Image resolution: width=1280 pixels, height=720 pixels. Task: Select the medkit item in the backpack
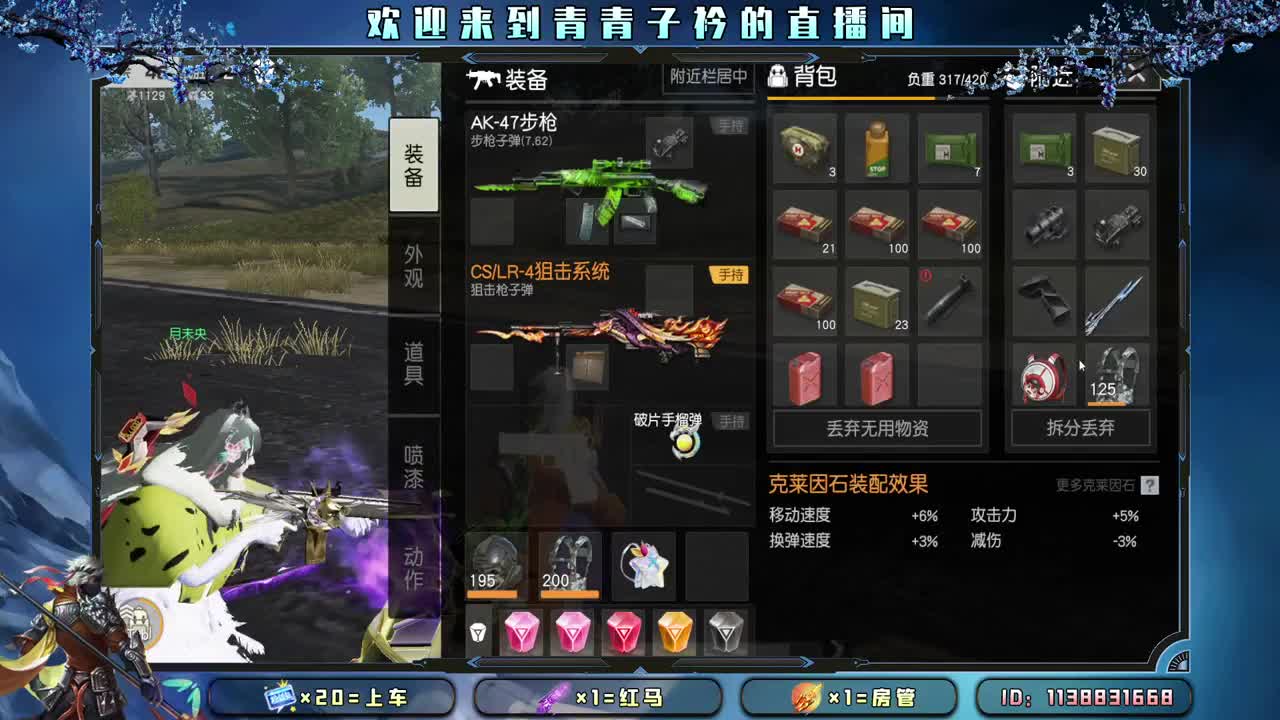(x=806, y=148)
